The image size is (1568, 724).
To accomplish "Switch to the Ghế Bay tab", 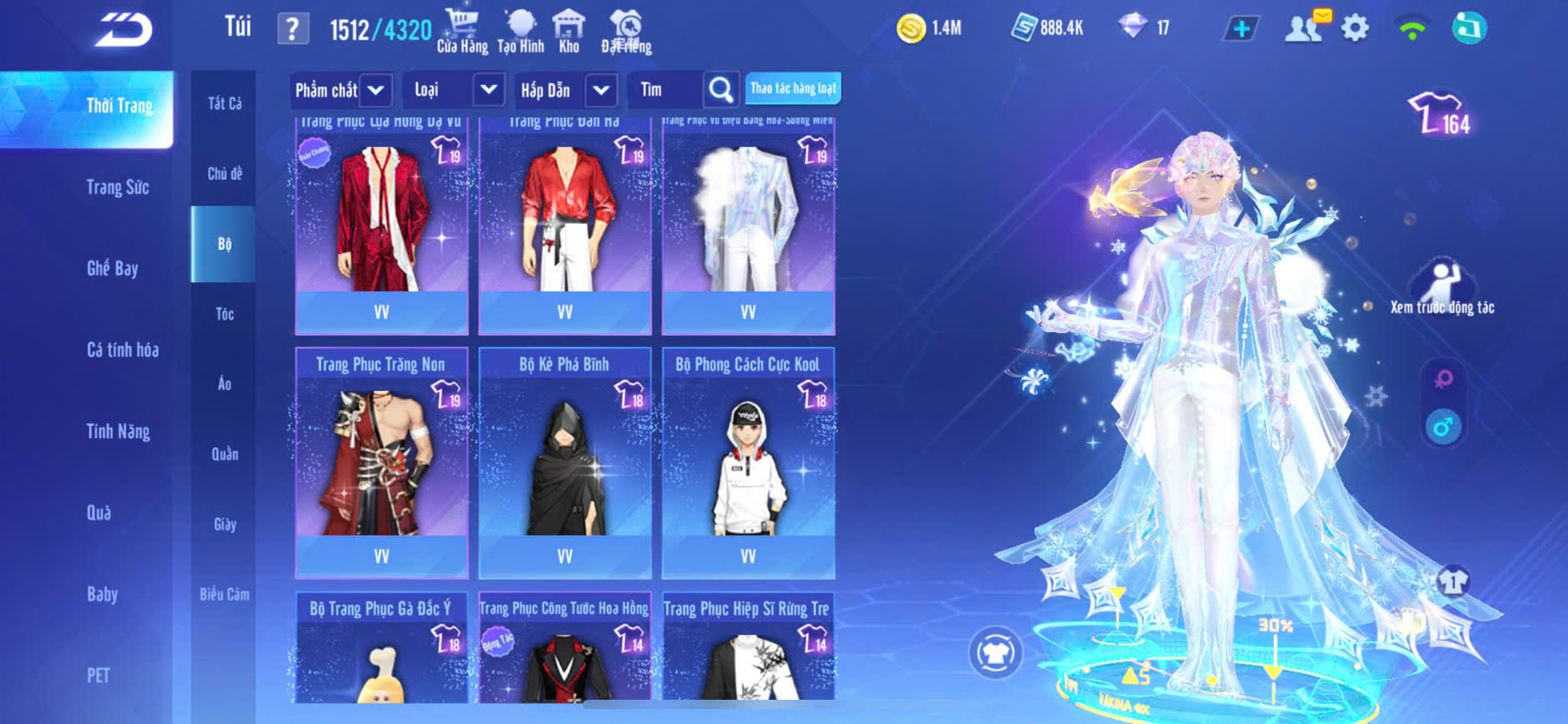I will (x=112, y=268).
